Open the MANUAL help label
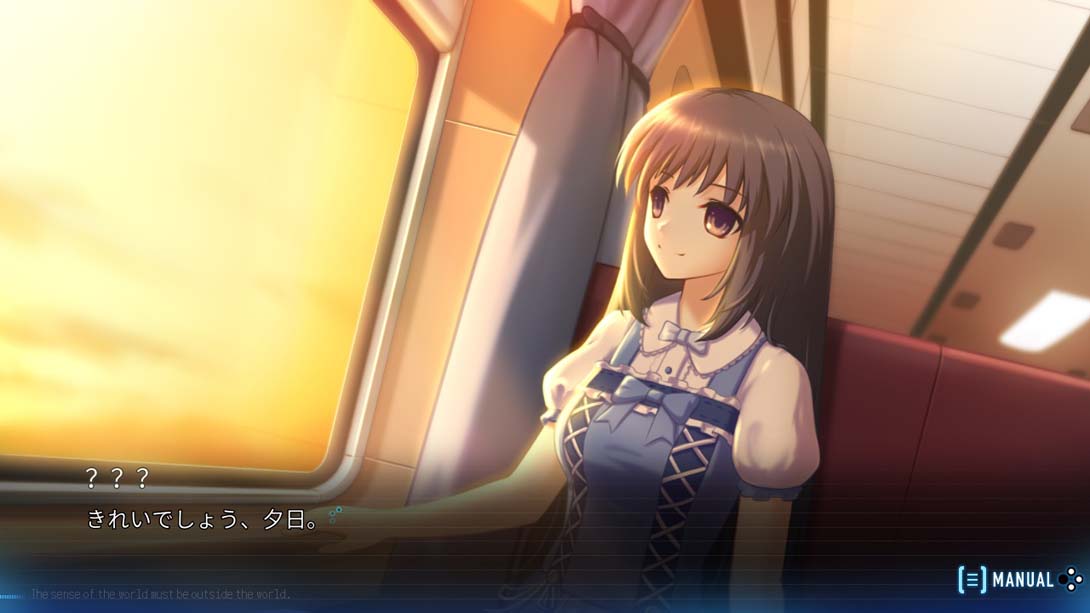The image size is (1090, 613). [1021, 580]
